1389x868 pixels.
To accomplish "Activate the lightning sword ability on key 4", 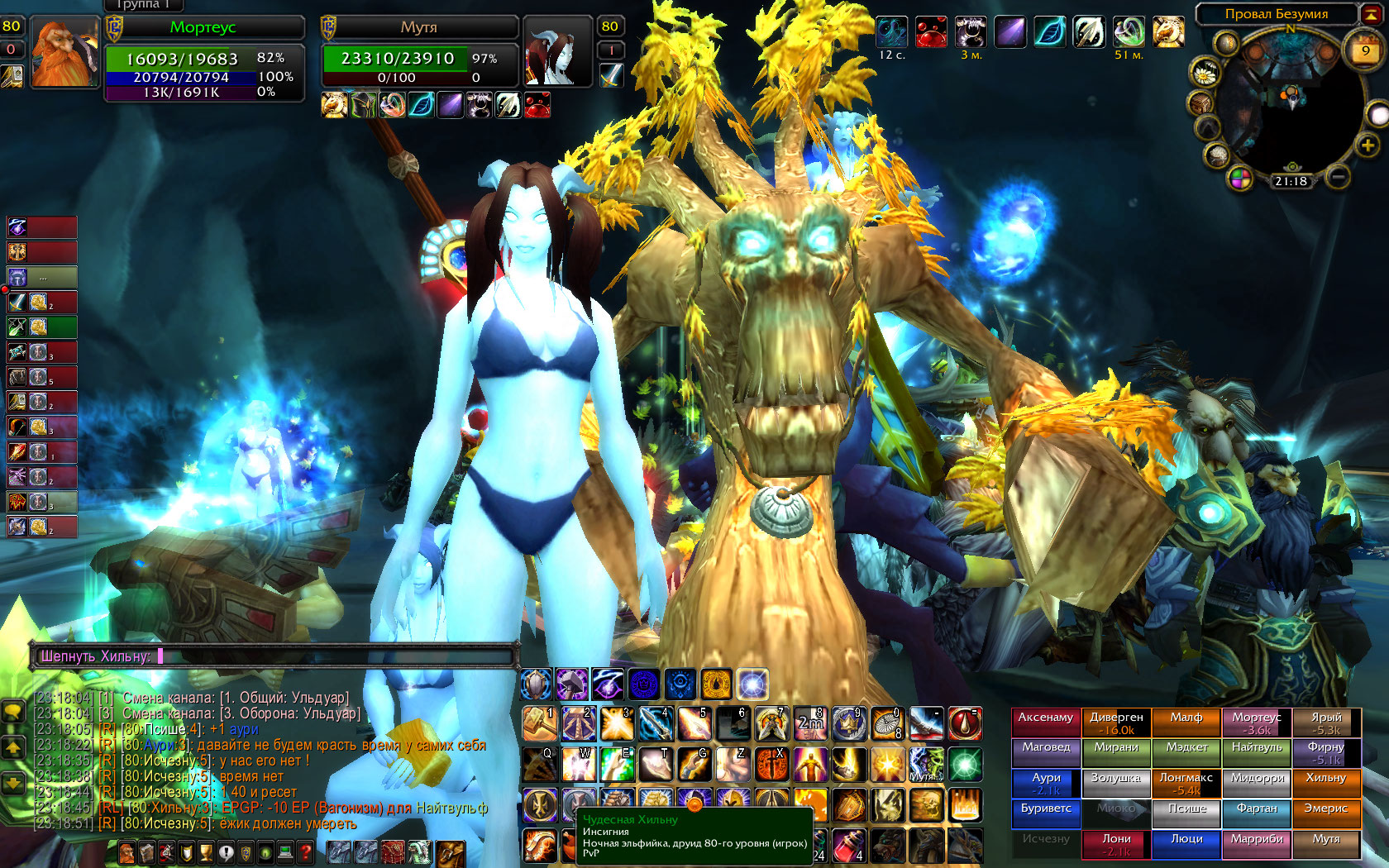I will coord(655,723).
